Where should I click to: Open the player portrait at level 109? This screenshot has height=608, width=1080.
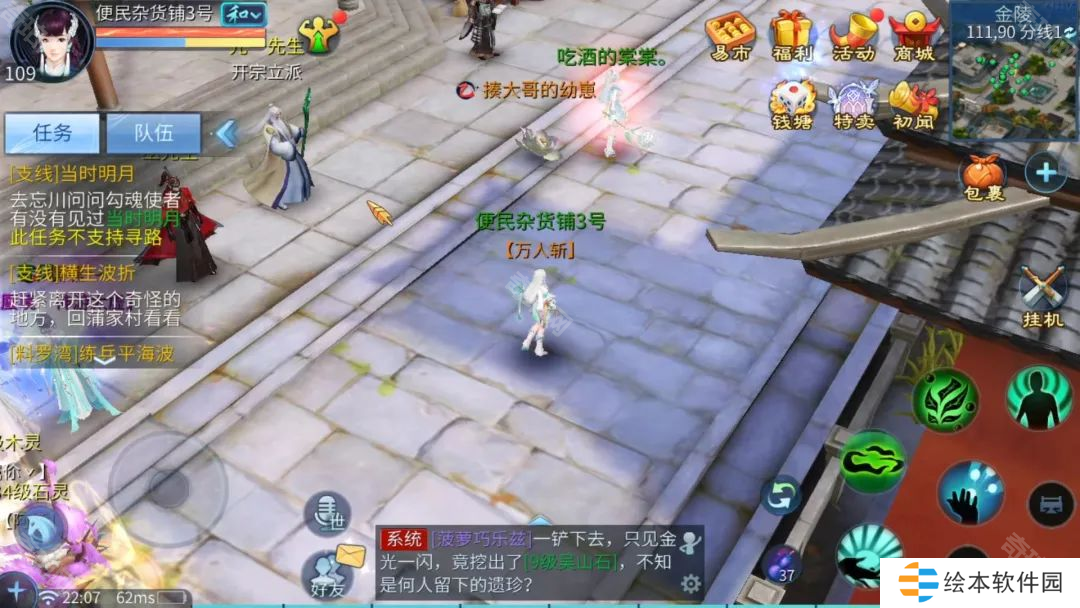pos(50,40)
